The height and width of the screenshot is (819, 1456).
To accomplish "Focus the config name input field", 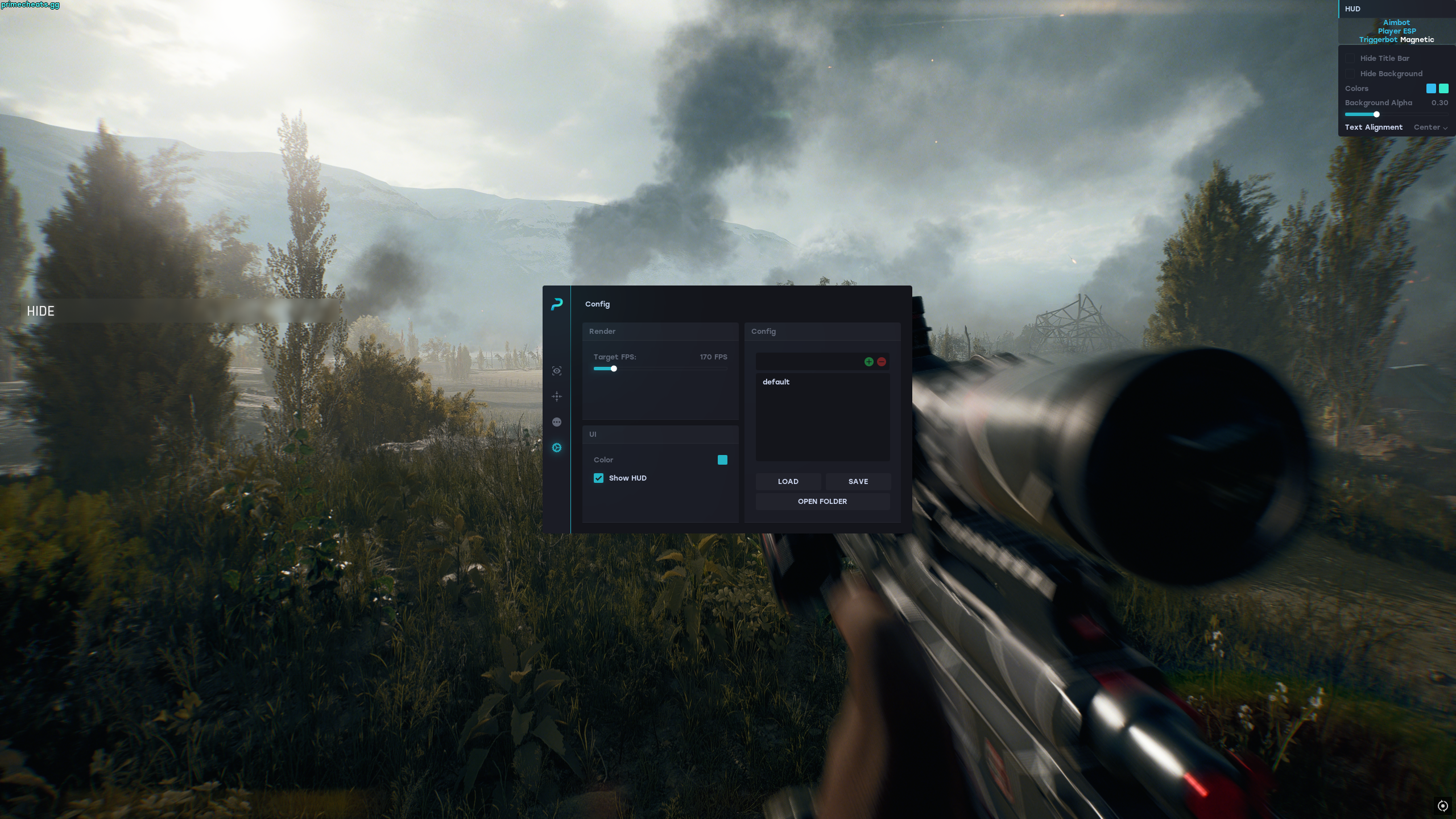I will click(x=808, y=362).
